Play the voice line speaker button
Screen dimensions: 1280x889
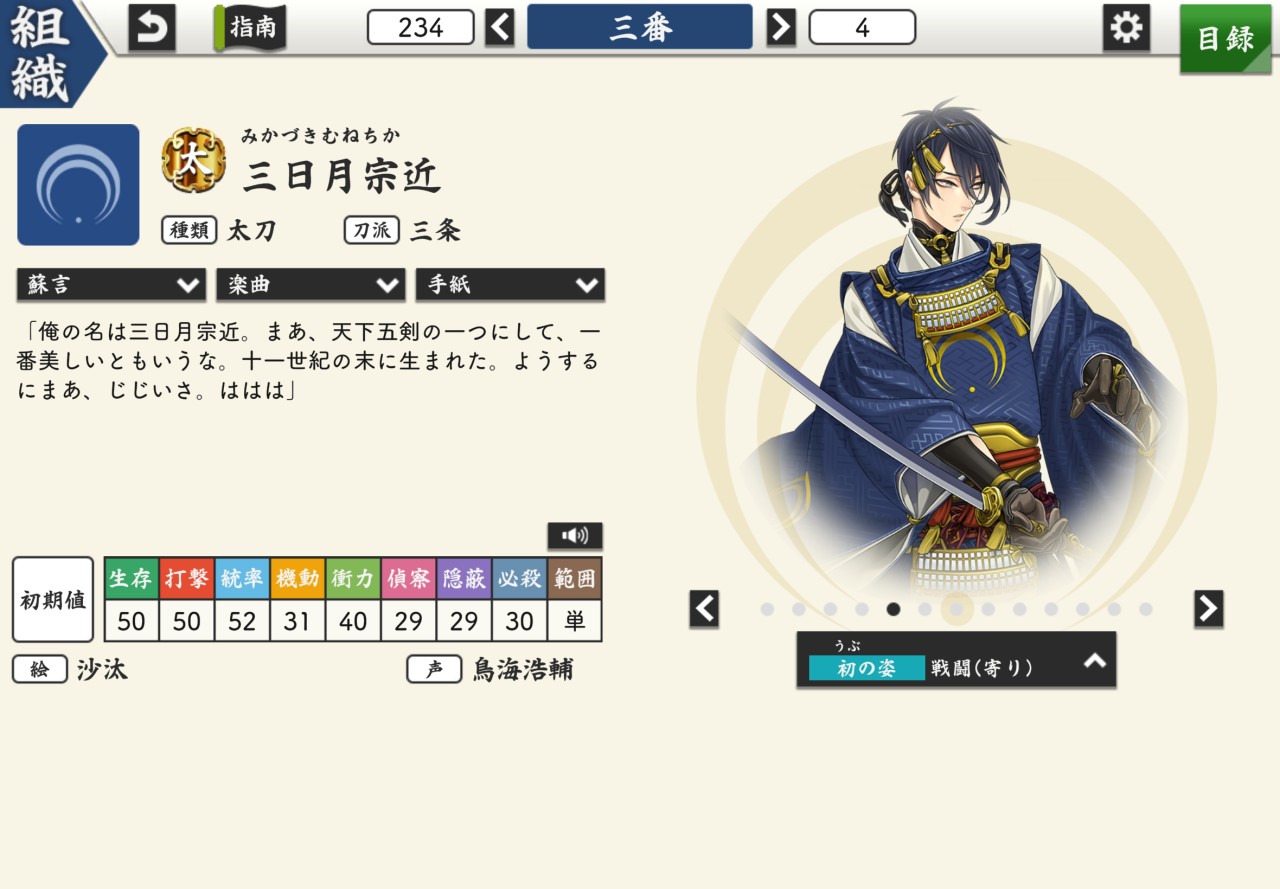click(x=575, y=536)
